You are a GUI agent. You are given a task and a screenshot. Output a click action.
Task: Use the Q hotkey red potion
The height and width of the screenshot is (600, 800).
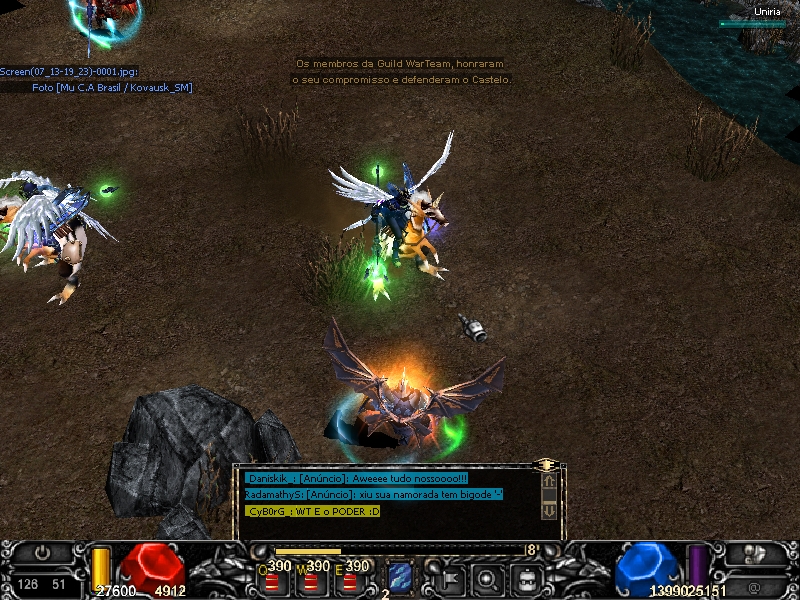click(272, 579)
